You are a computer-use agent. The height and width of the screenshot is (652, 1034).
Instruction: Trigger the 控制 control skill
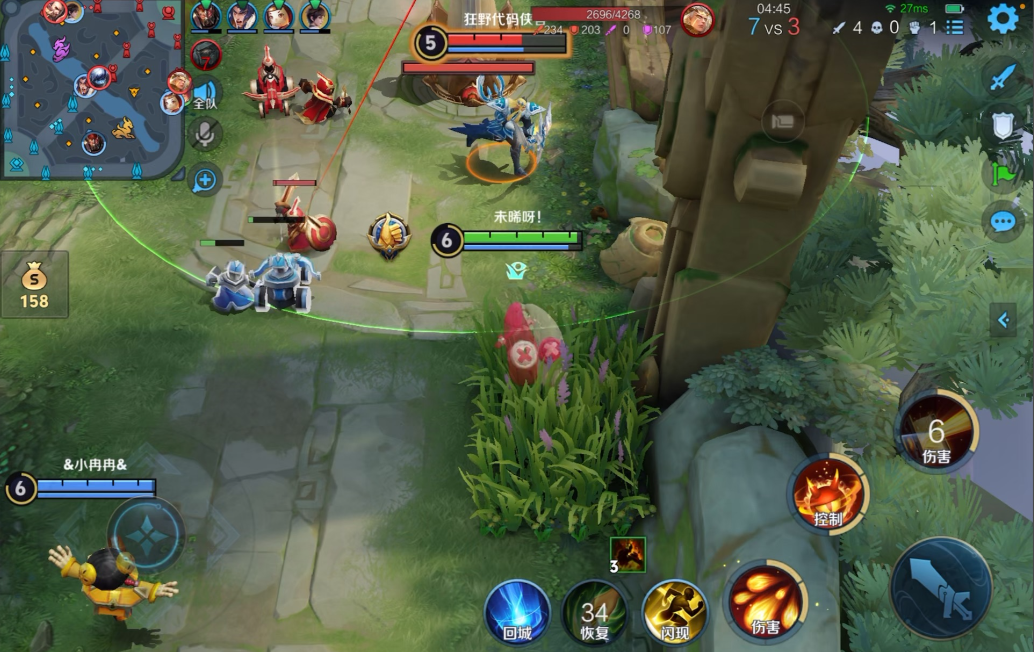click(829, 493)
